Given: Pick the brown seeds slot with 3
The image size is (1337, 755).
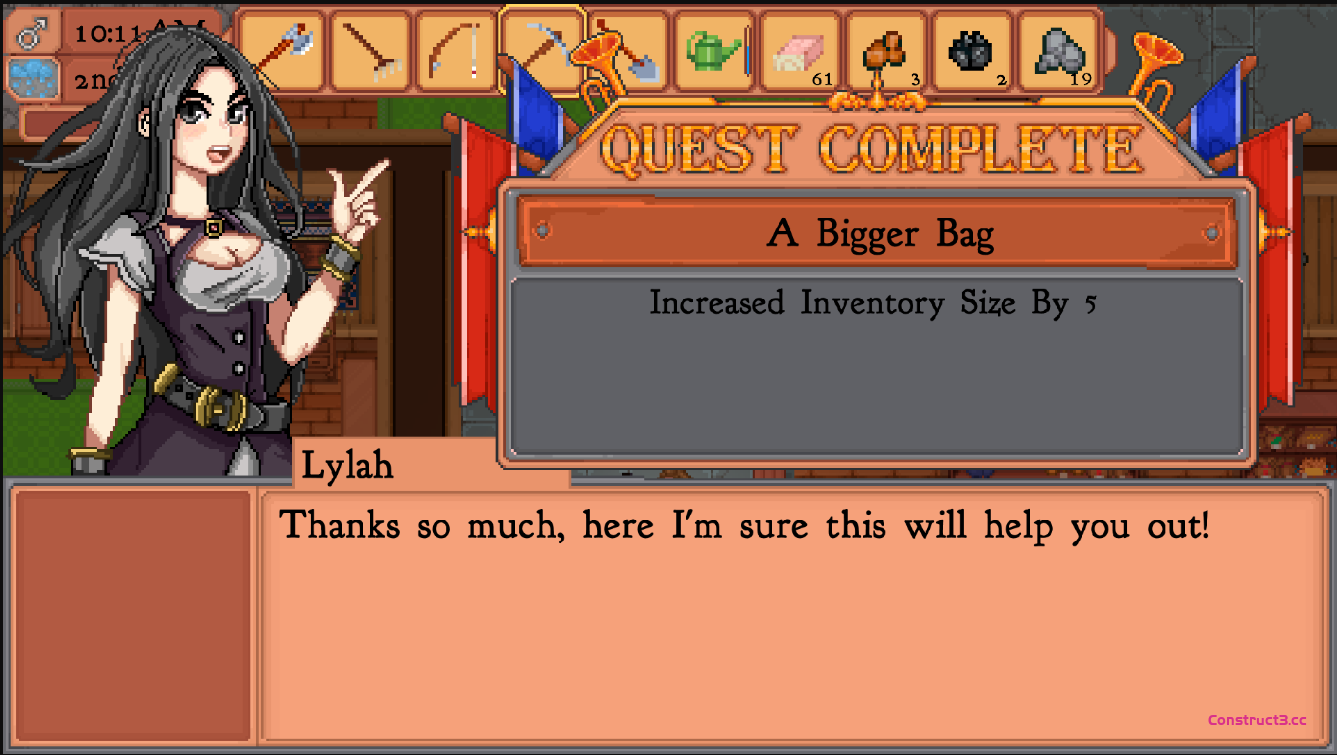Looking at the screenshot, I should click(886, 50).
